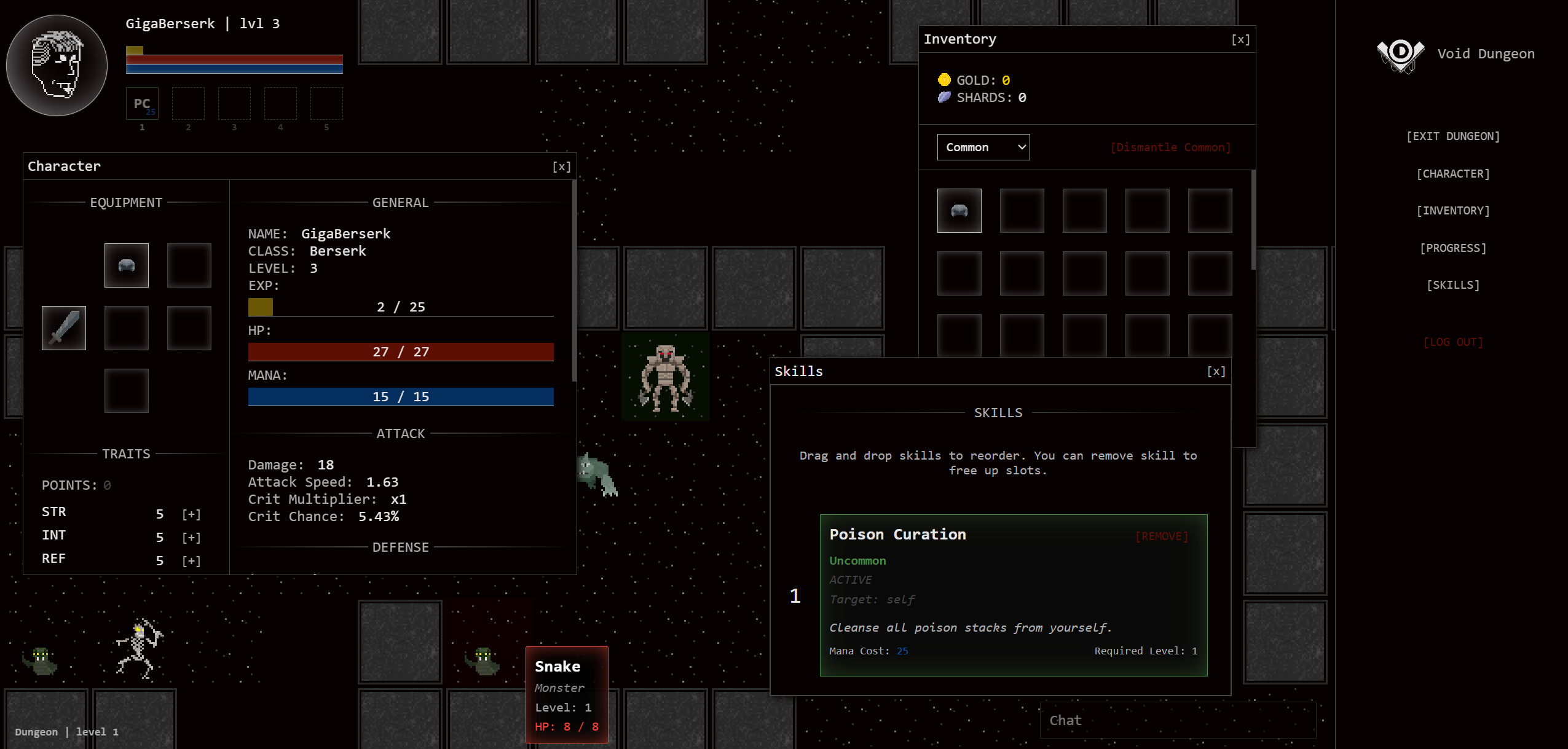Viewport: 1568px width, 749px height.
Task: Open the Progress panel from sidebar
Action: pyautogui.click(x=1453, y=248)
